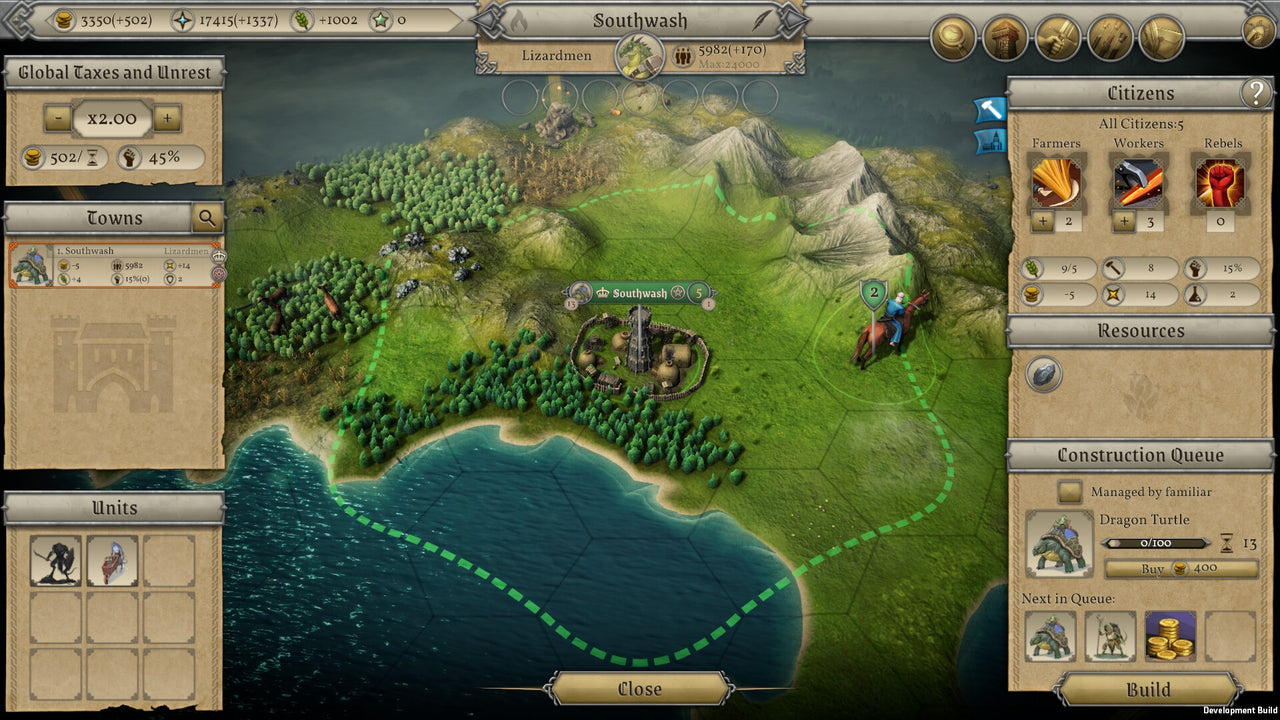Open the magnifying glass tool on top toolbar
The width and height of the screenshot is (1280, 720).
(952, 39)
